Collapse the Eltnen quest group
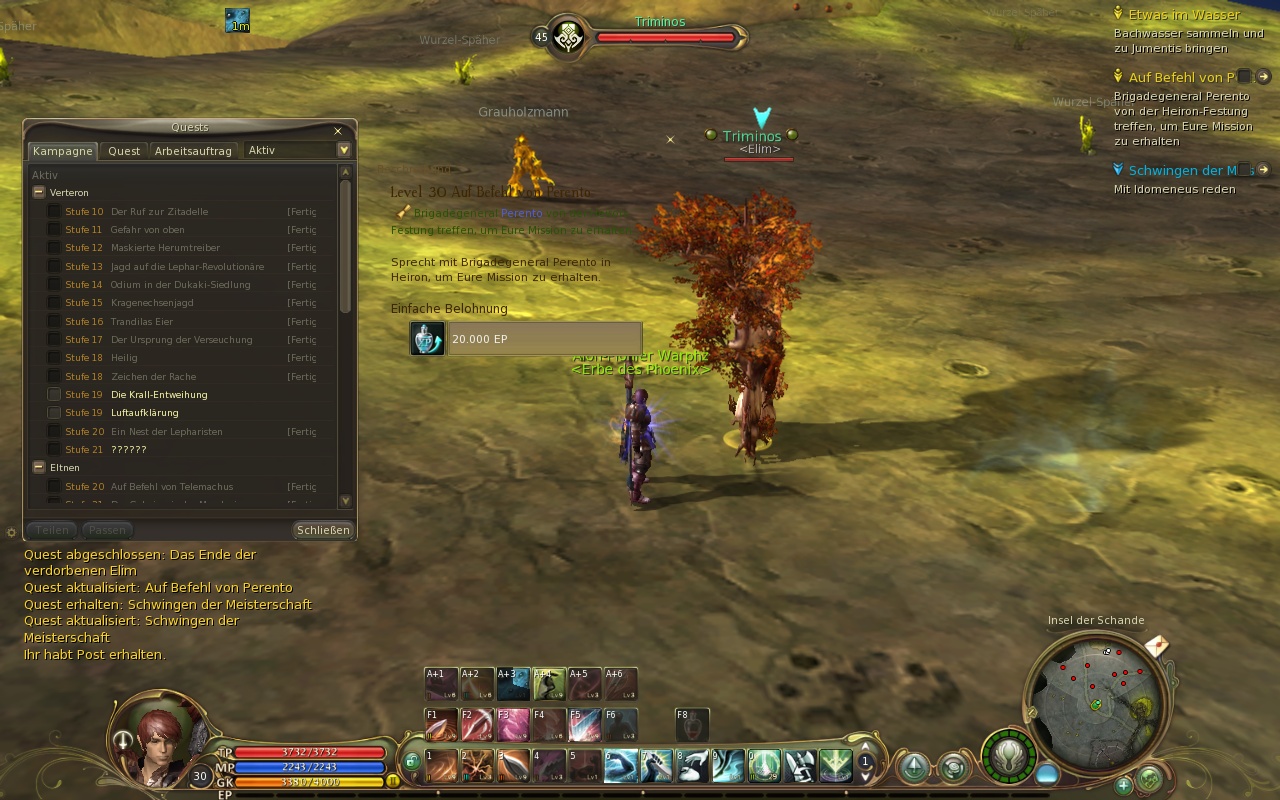Image resolution: width=1280 pixels, height=800 pixels. tap(39, 467)
